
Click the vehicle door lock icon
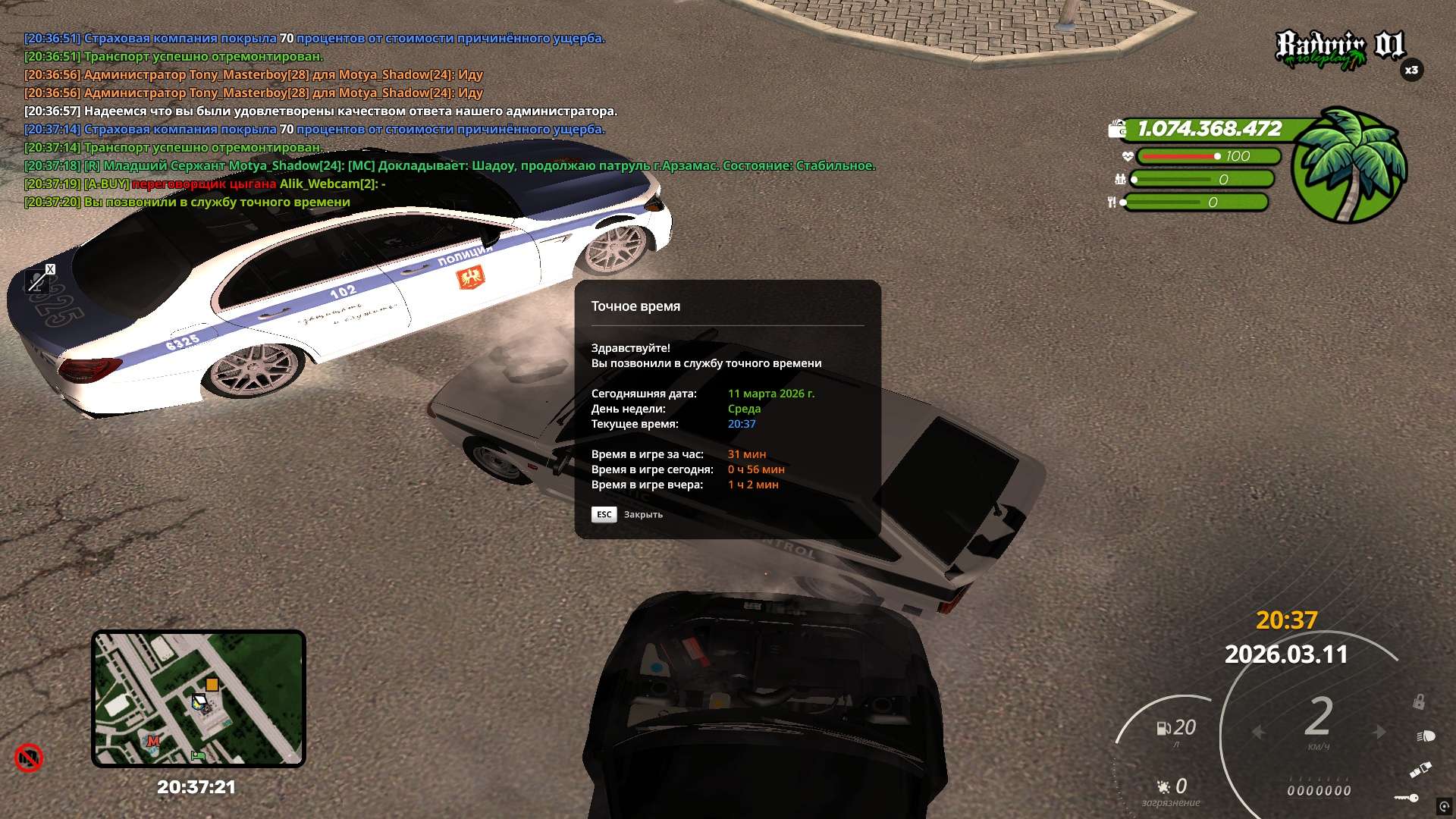click(1418, 702)
